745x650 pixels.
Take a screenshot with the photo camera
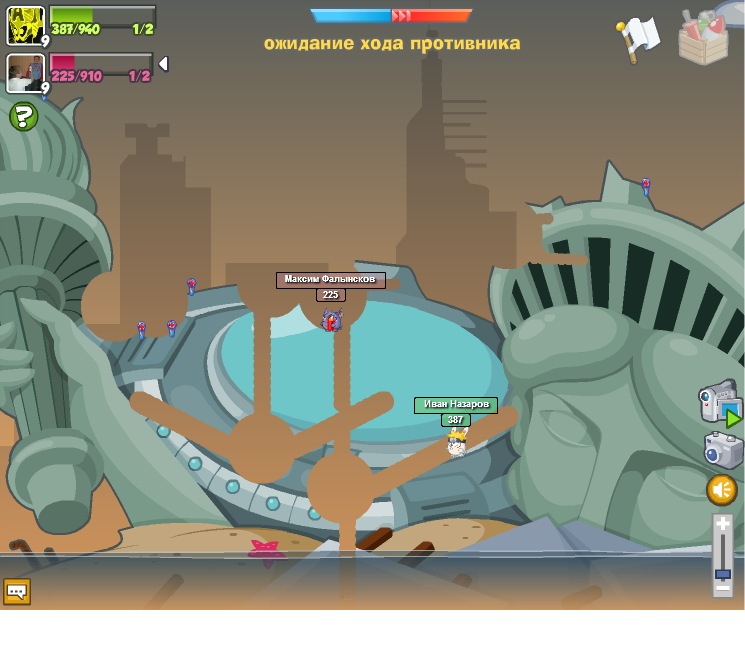[722, 450]
